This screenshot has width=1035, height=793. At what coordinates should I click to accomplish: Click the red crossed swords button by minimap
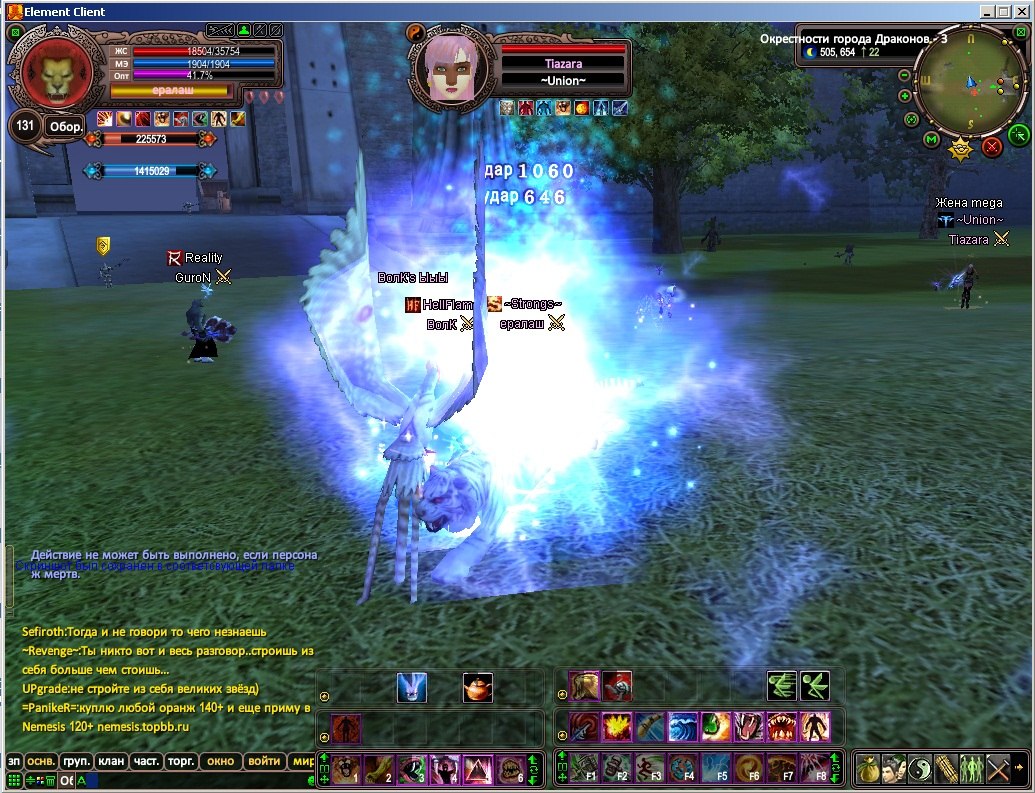992,147
